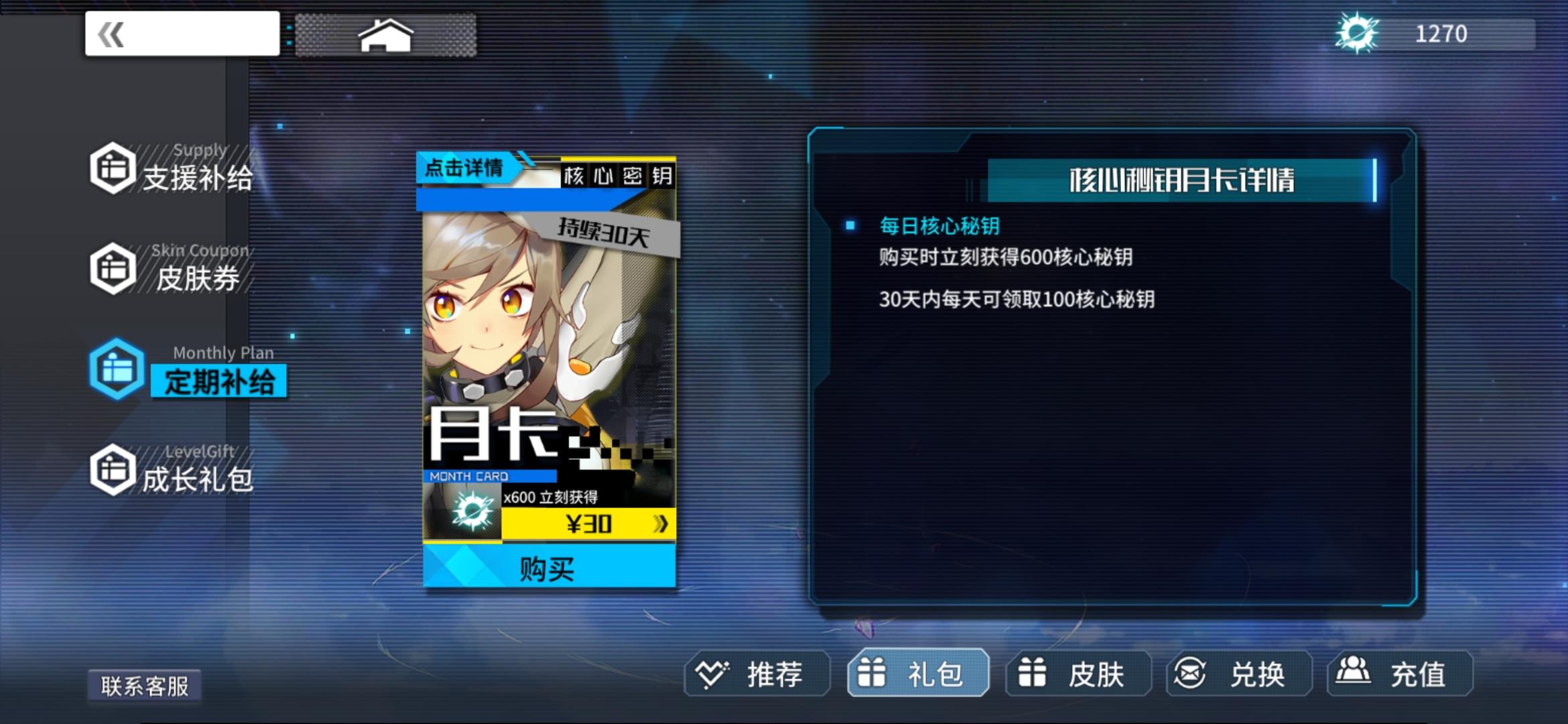The image size is (1568, 724).
Task: Open the LevelGift (成长礼包) icon
Action: (x=114, y=469)
